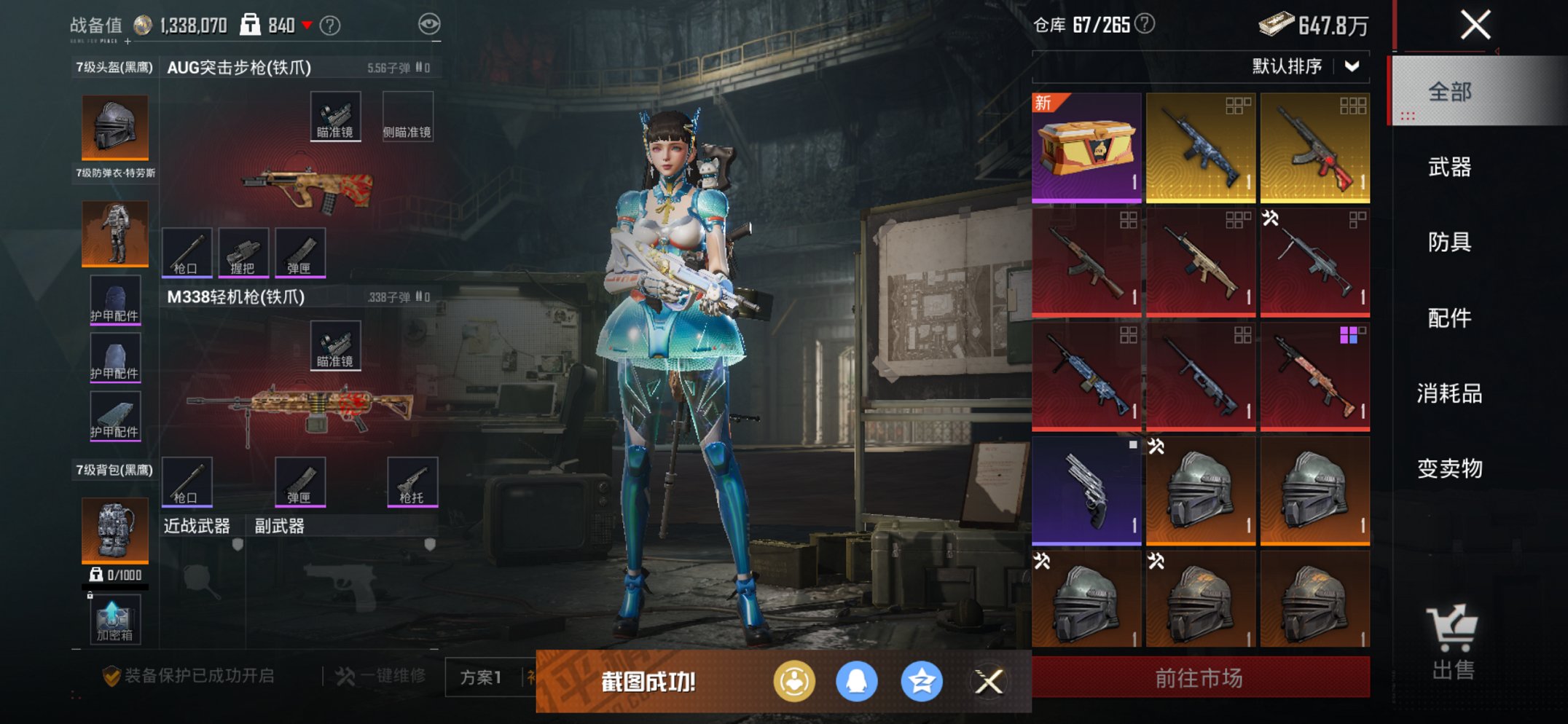The height and width of the screenshot is (724, 1568).
Task: Open the 加密箱 secure box
Action: coord(114,620)
